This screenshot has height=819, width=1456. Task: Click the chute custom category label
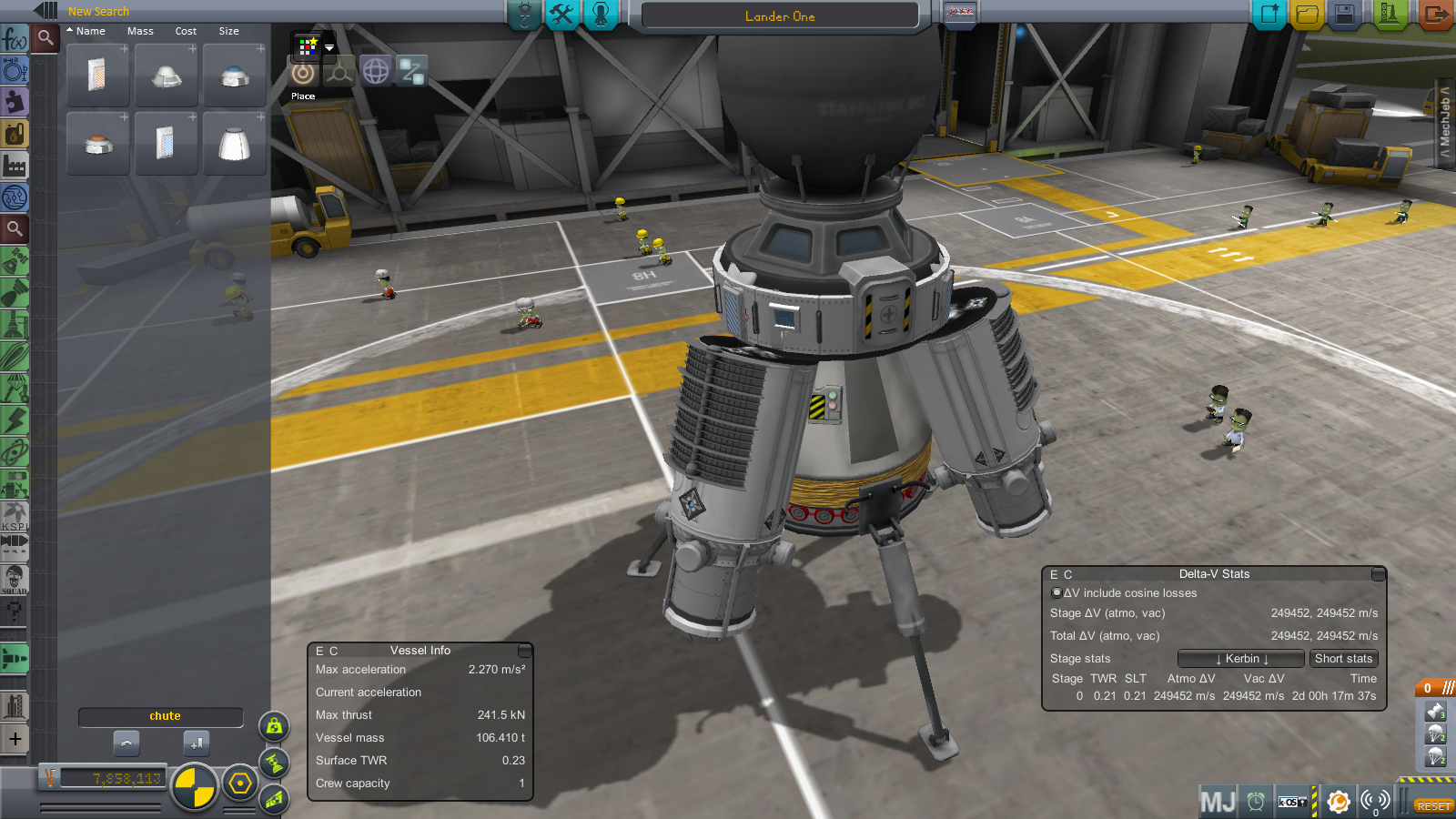click(x=165, y=716)
